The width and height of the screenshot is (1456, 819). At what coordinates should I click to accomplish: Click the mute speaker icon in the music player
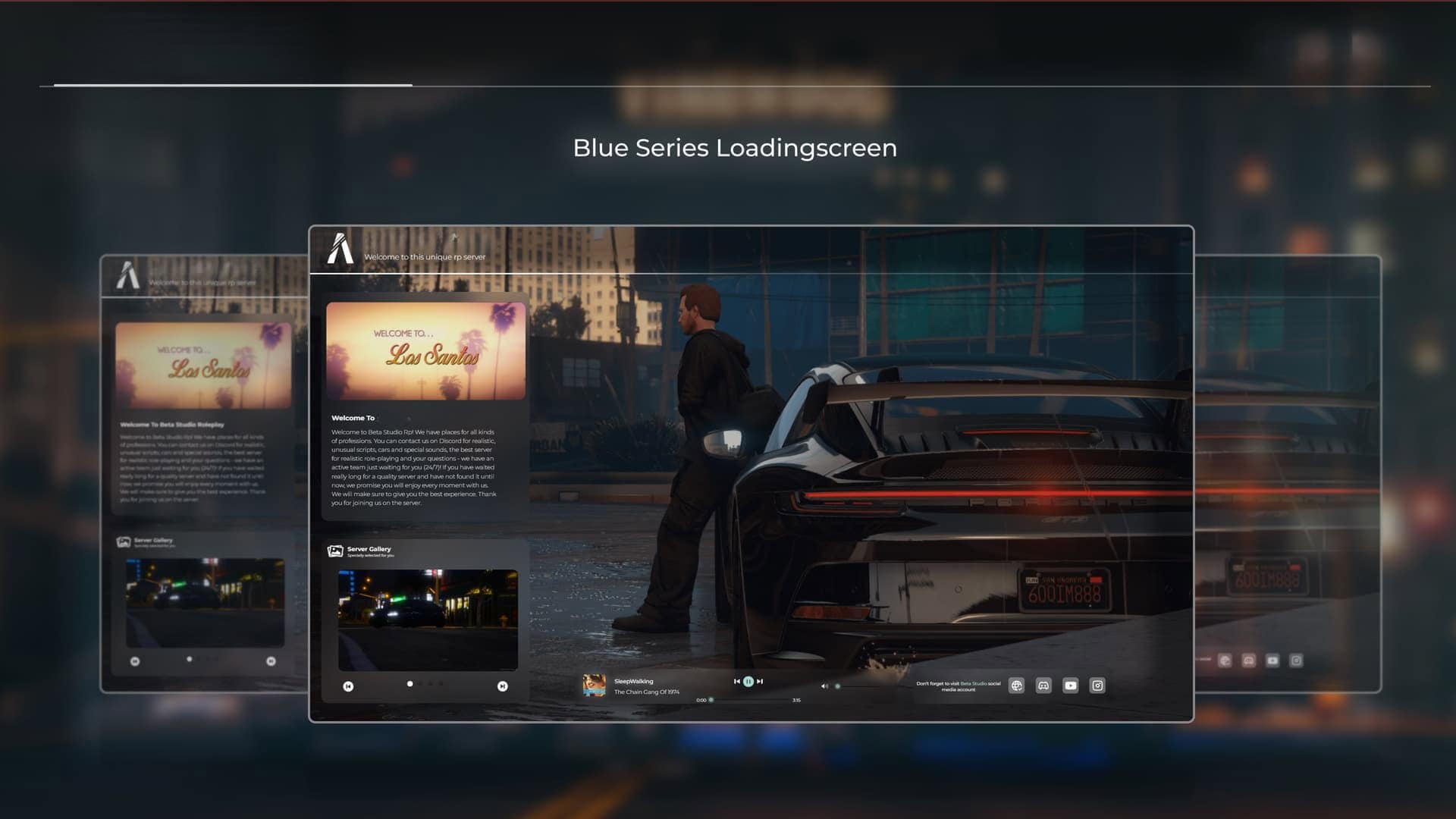(x=824, y=685)
